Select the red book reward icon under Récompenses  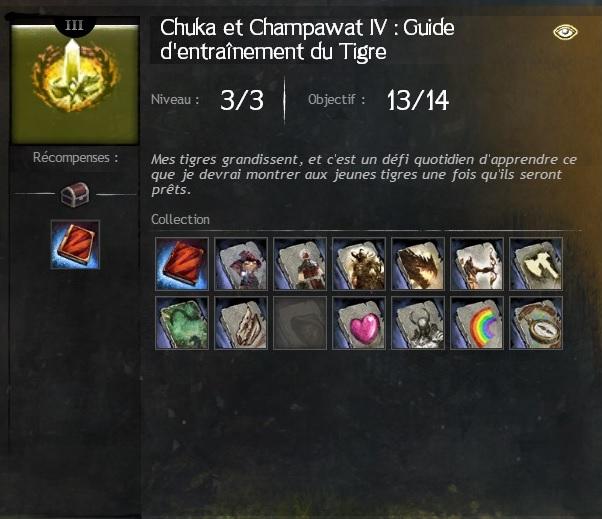coord(75,245)
